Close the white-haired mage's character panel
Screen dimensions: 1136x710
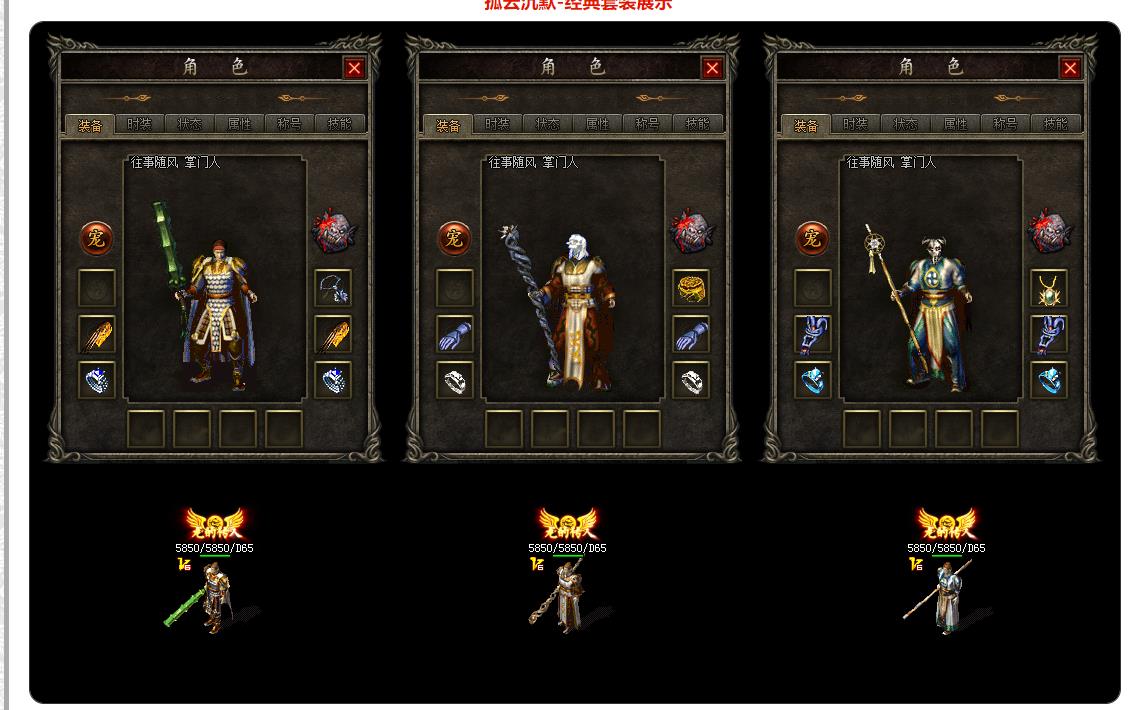[x=712, y=68]
